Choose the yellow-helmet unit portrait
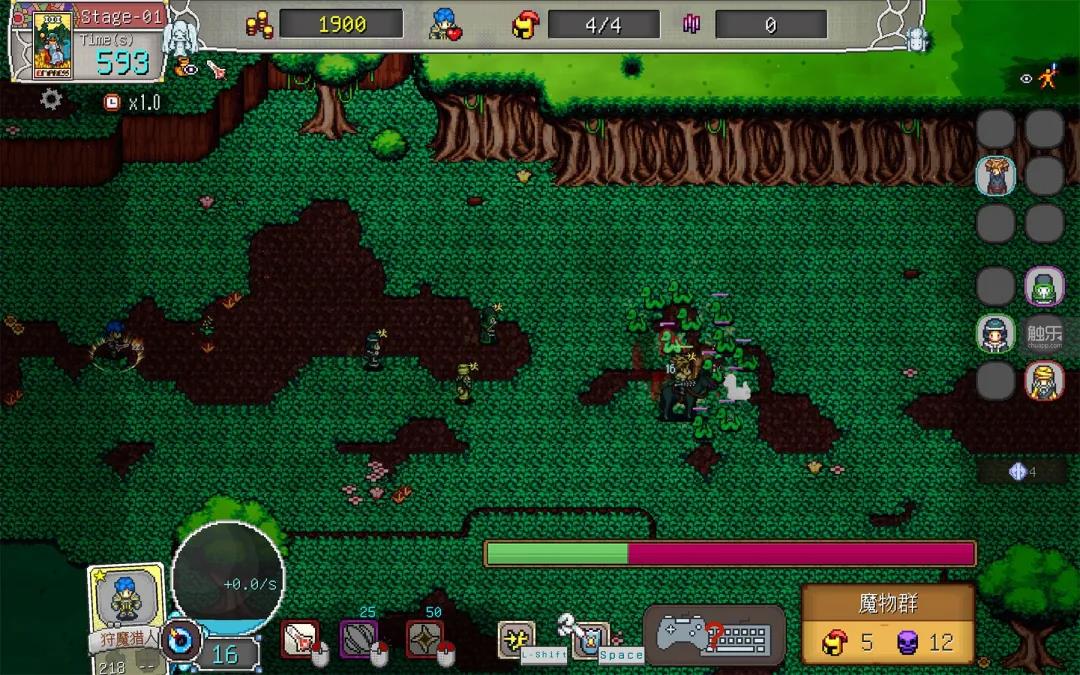 pyautogui.click(x=1044, y=381)
